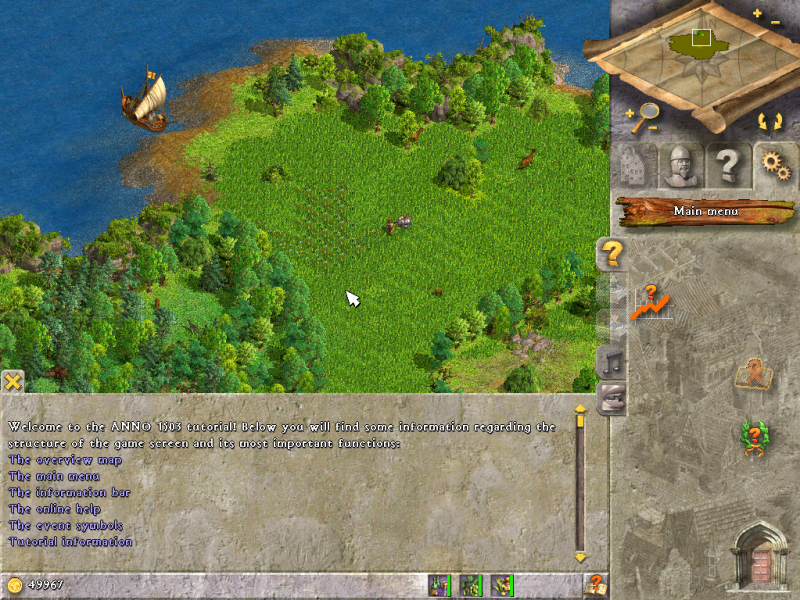Open the music note side tab

611,362
